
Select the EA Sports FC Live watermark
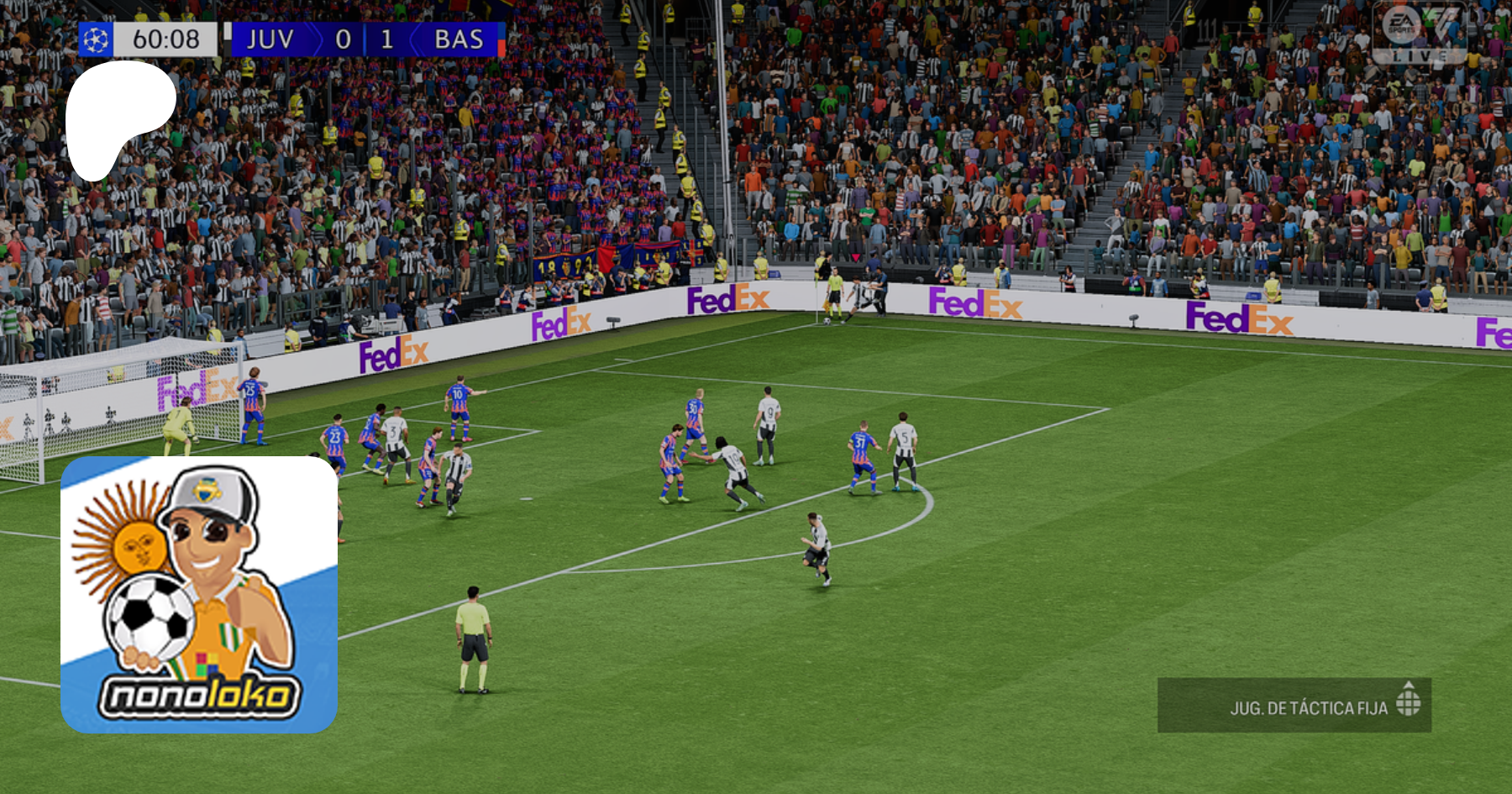pos(1420,34)
